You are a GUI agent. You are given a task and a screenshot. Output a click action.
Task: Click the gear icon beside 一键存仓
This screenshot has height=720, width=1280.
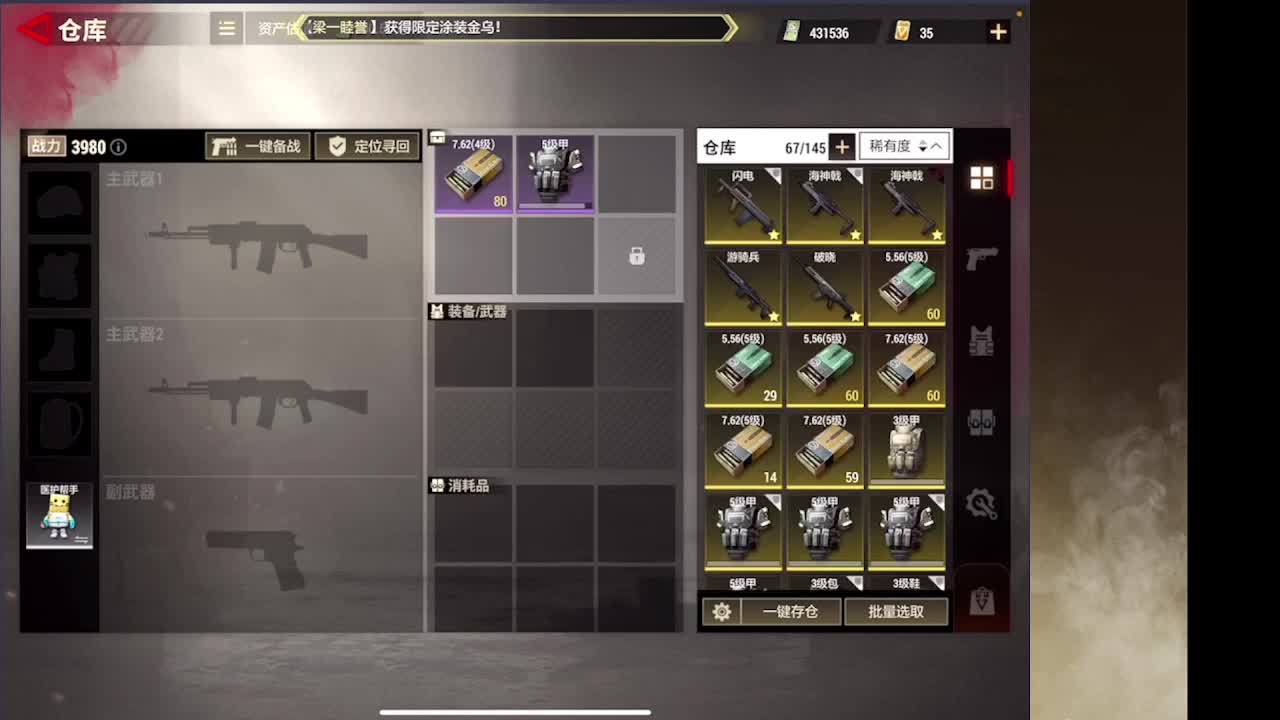coord(722,612)
